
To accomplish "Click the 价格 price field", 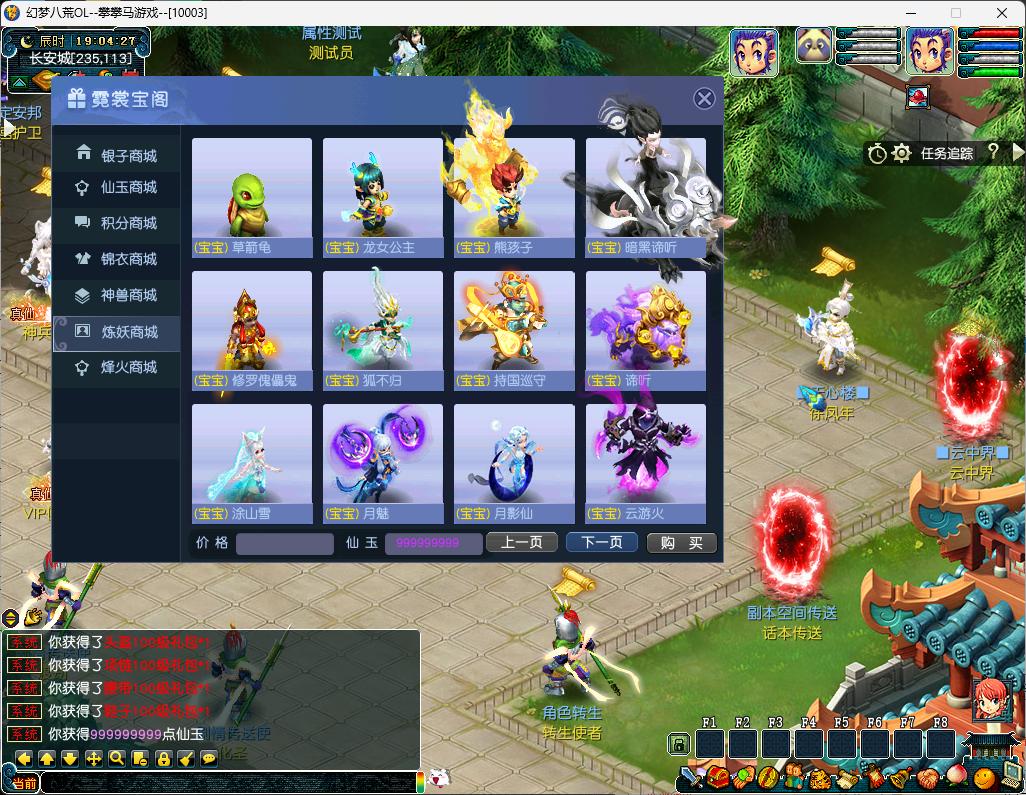I will click(x=285, y=543).
